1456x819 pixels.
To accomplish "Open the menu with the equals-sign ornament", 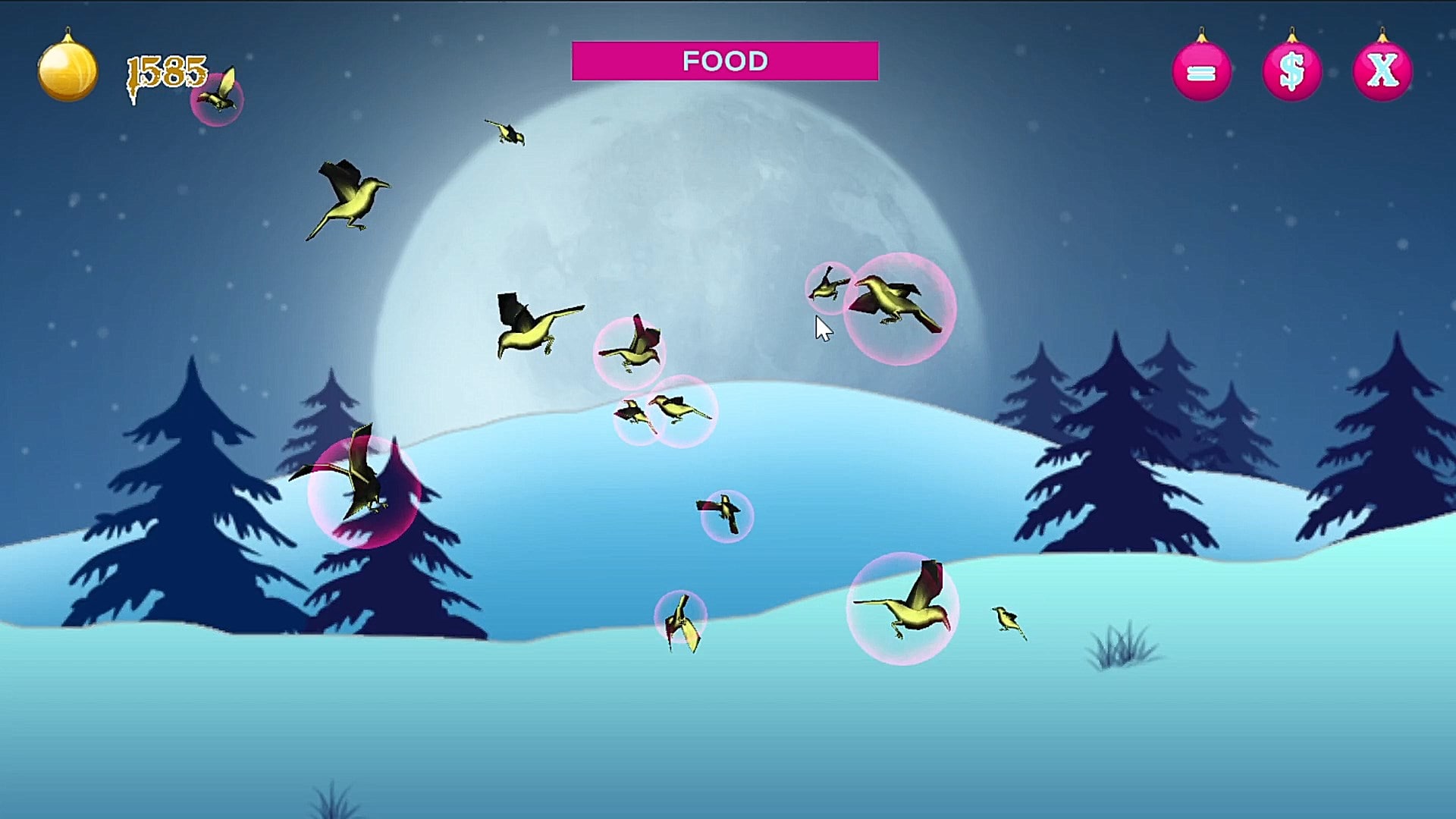I will pos(1201,72).
